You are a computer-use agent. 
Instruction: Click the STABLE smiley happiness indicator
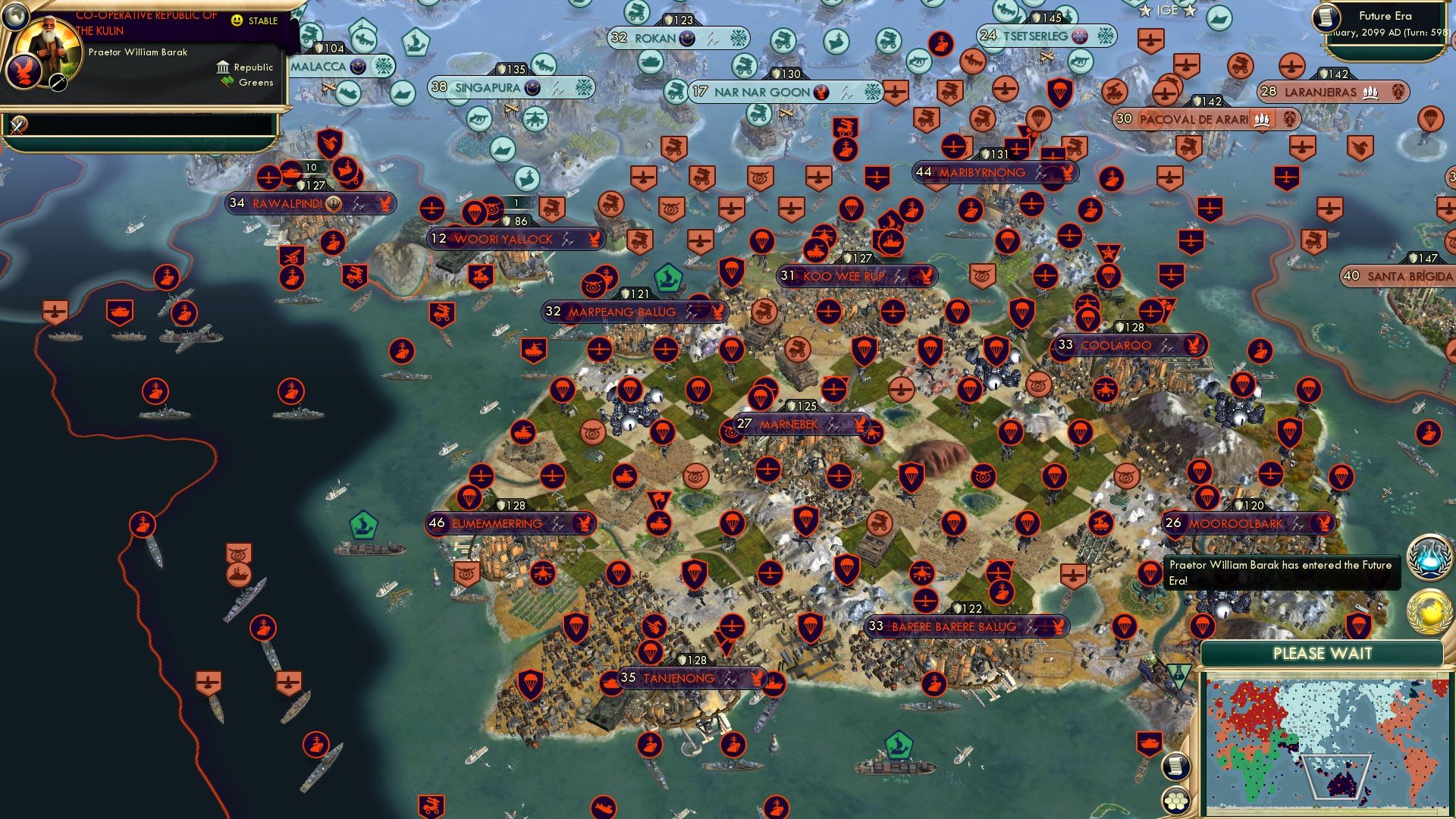tap(236, 20)
